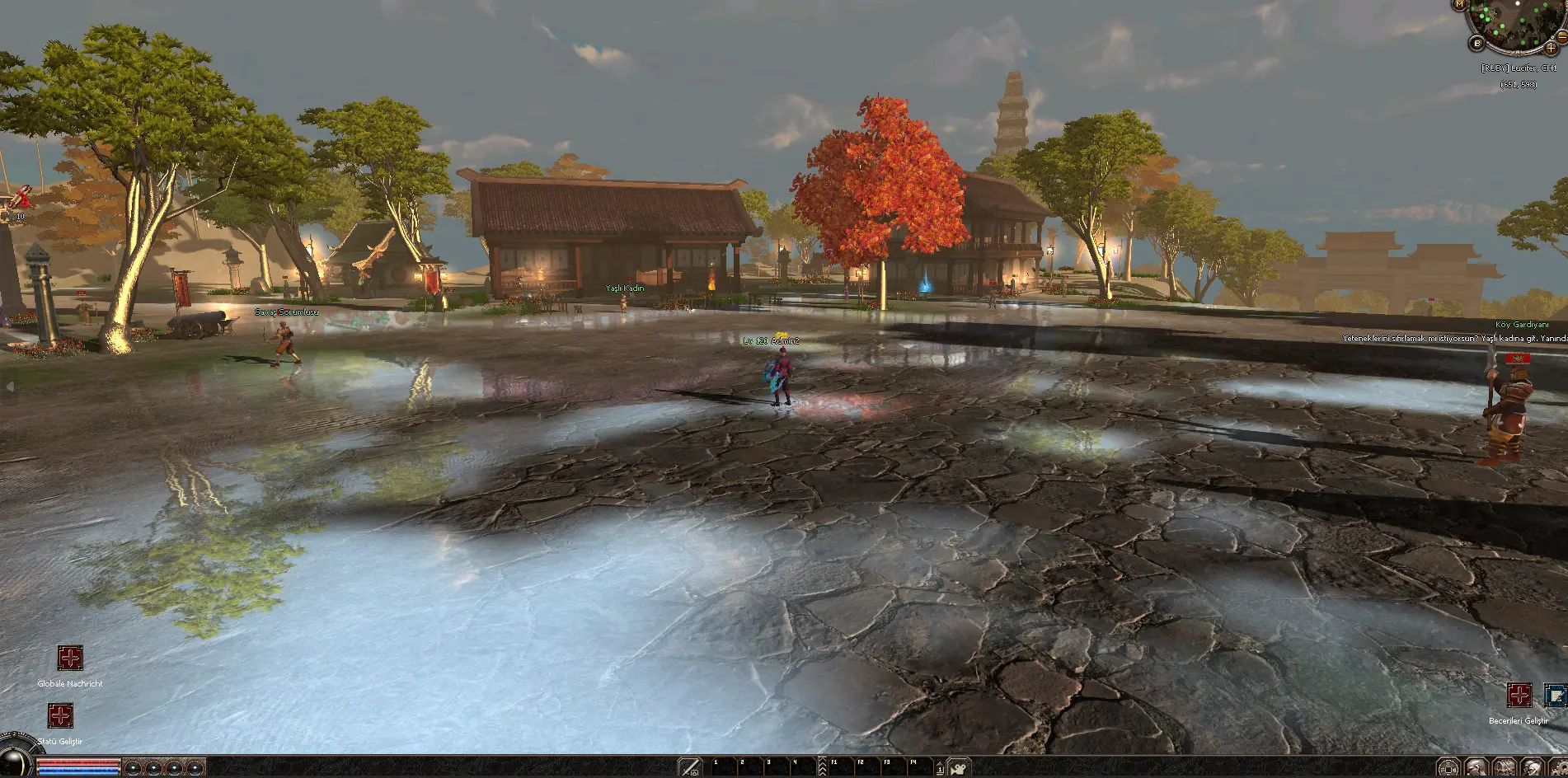Click the M button on the minimap
Image resolution: width=1568 pixels, height=778 pixels.
(x=1460, y=4)
